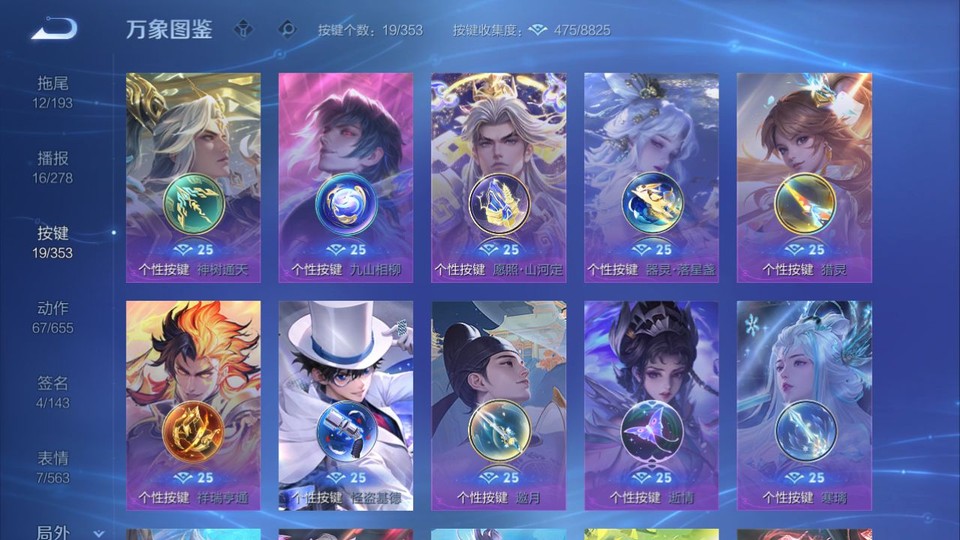Show the 动作 category
The height and width of the screenshot is (540, 960).
point(53,317)
